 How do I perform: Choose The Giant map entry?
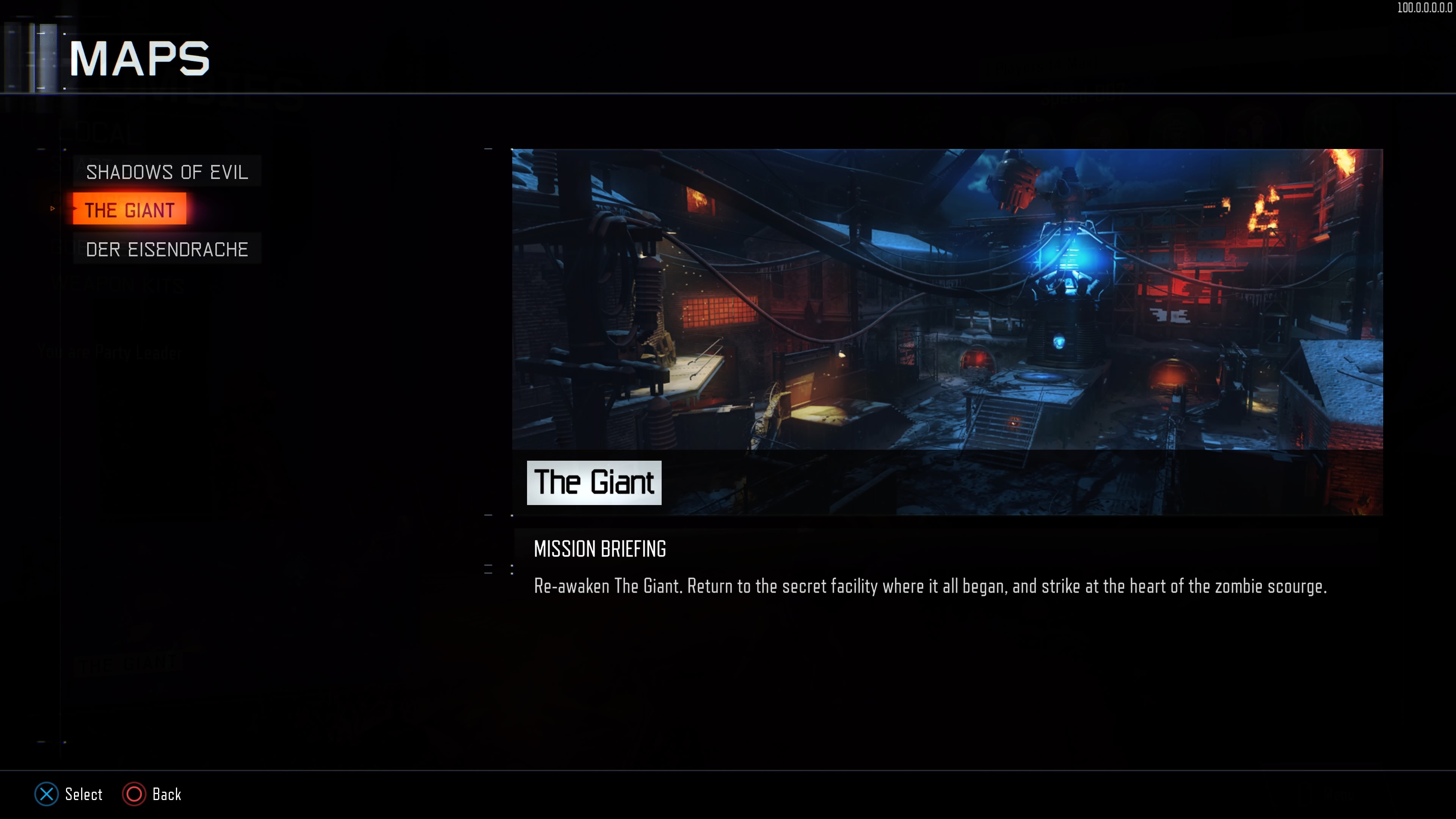(x=129, y=210)
